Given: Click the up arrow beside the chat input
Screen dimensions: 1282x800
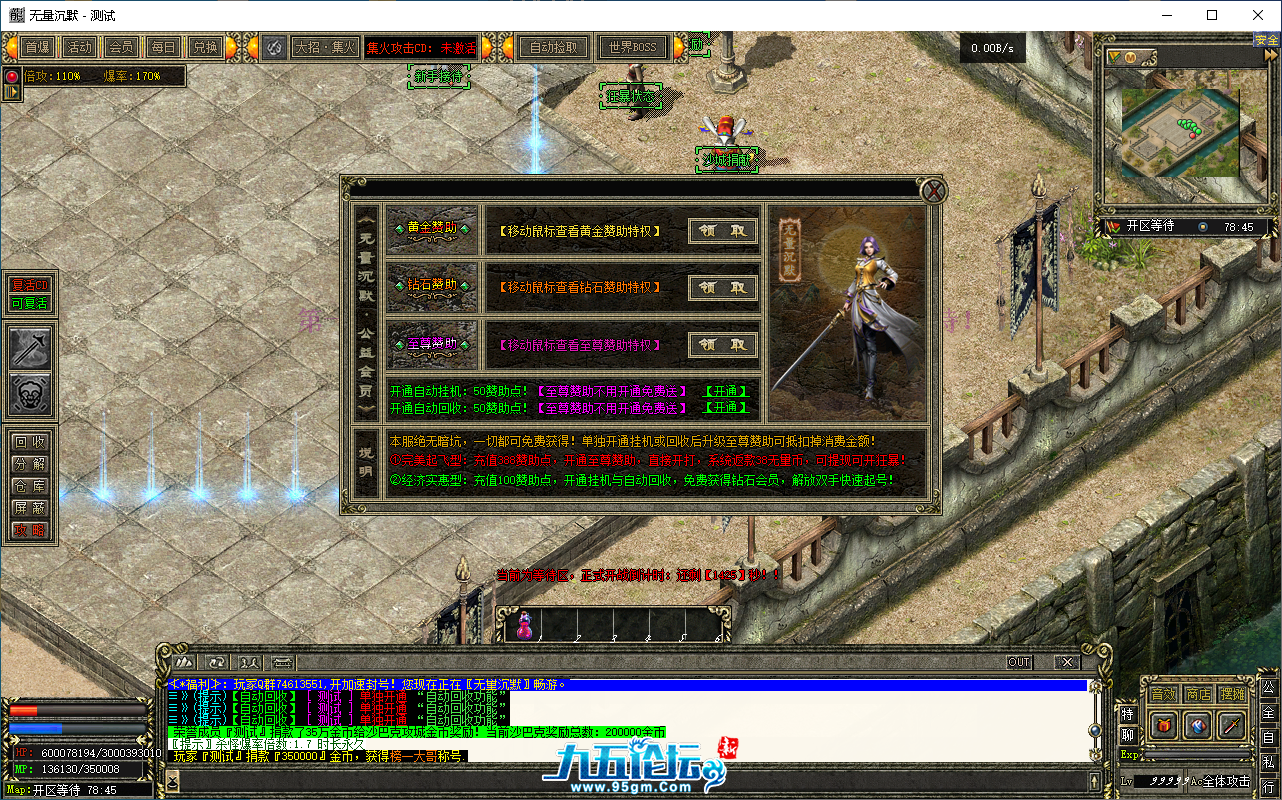Looking at the screenshot, I should click(x=1095, y=780).
